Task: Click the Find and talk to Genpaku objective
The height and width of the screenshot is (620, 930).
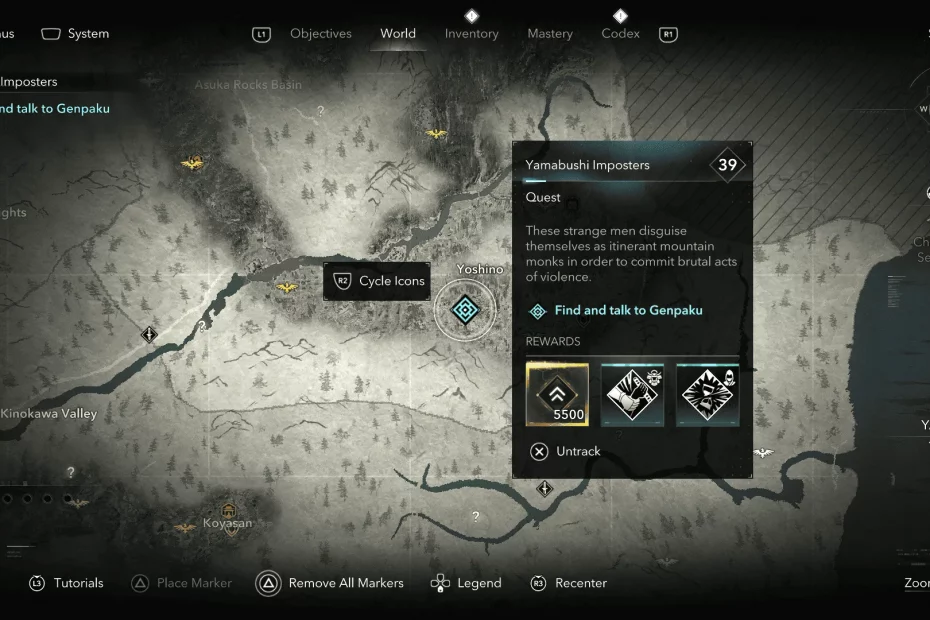Action: (x=628, y=310)
